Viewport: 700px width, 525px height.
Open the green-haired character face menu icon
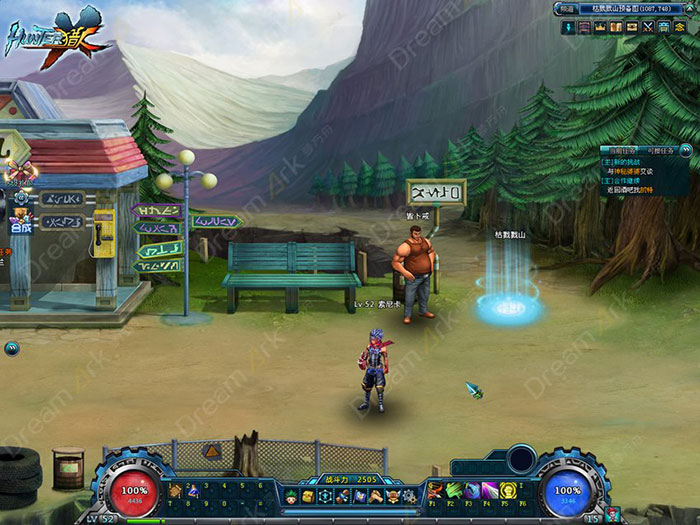coord(292,496)
